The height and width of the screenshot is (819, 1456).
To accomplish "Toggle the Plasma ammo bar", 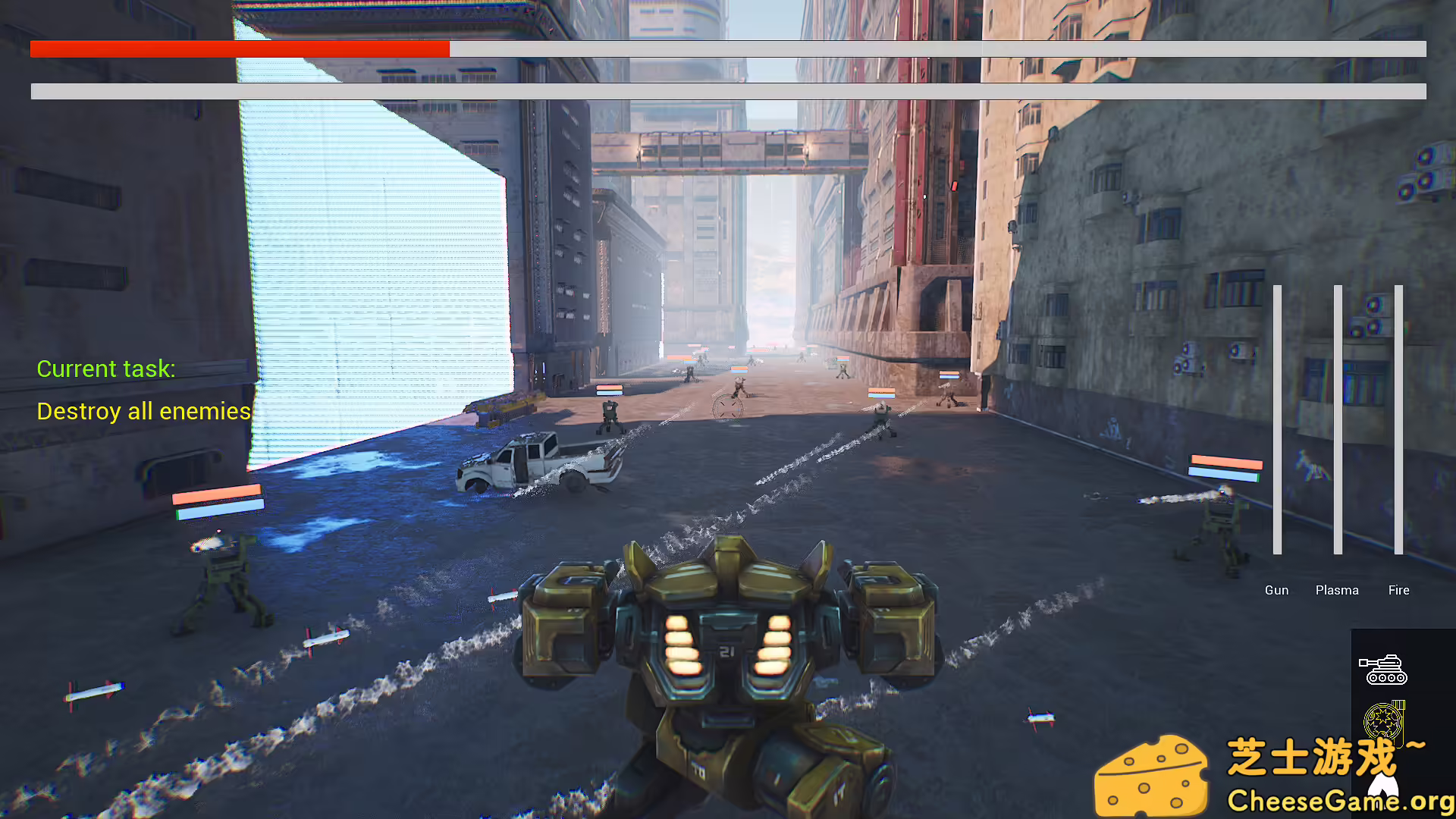I will coord(1338,417).
